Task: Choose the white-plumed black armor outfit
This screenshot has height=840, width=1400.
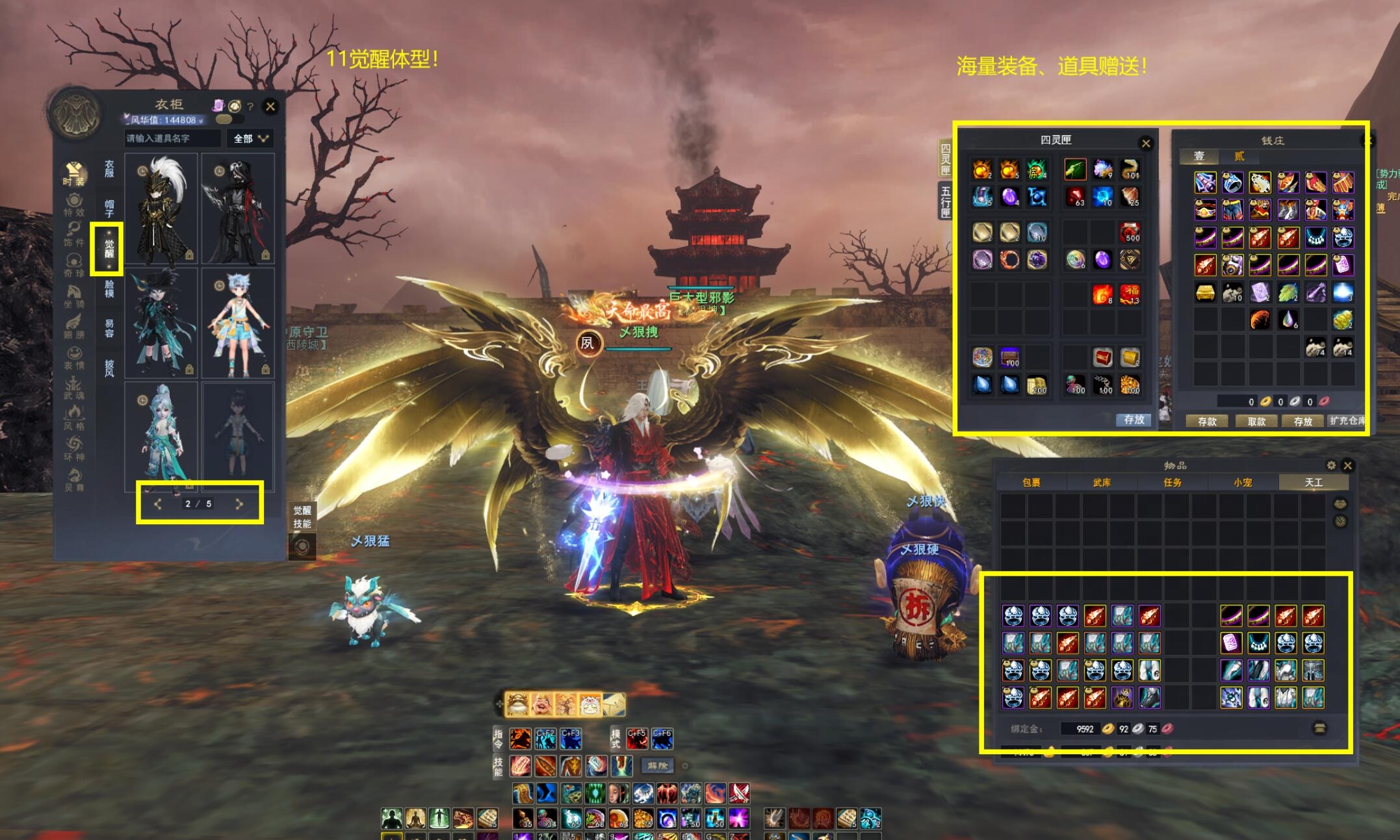Action: click(x=161, y=209)
